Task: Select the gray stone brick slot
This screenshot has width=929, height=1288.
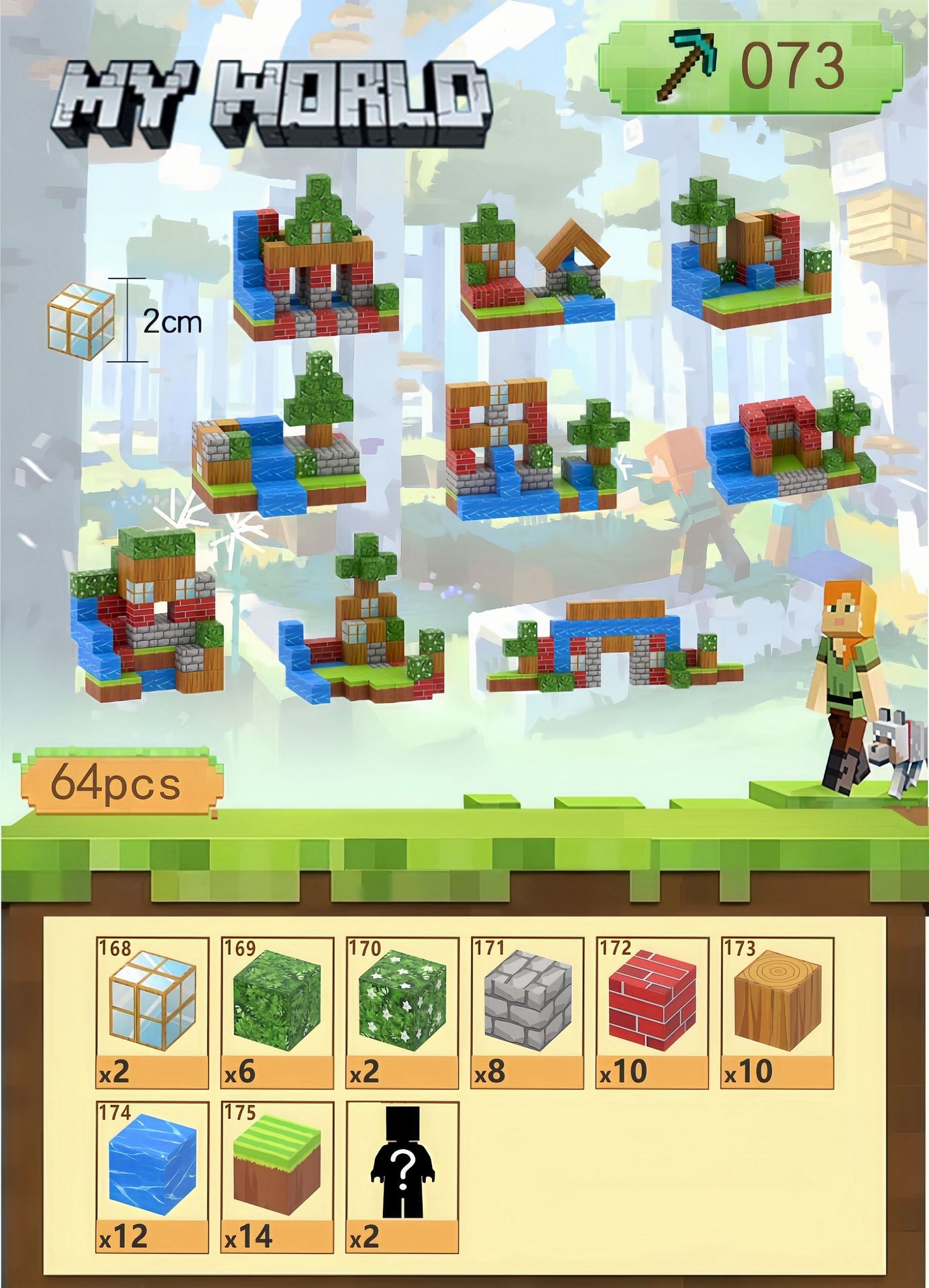Action: 527,1012
